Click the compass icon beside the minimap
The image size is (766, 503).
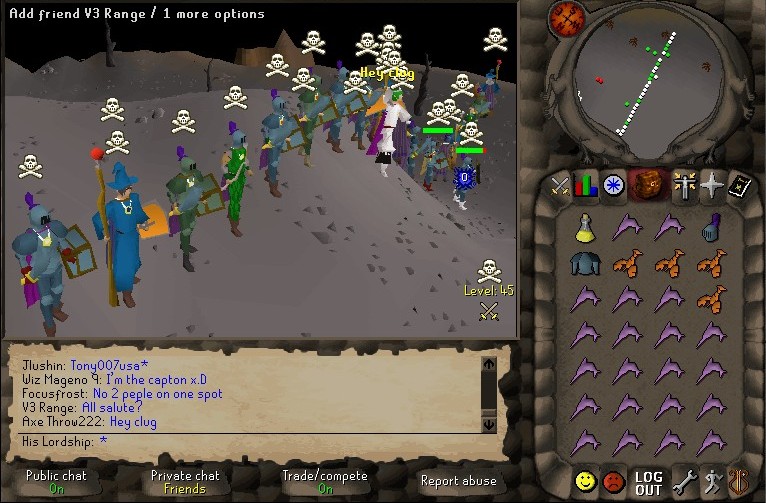[566, 17]
